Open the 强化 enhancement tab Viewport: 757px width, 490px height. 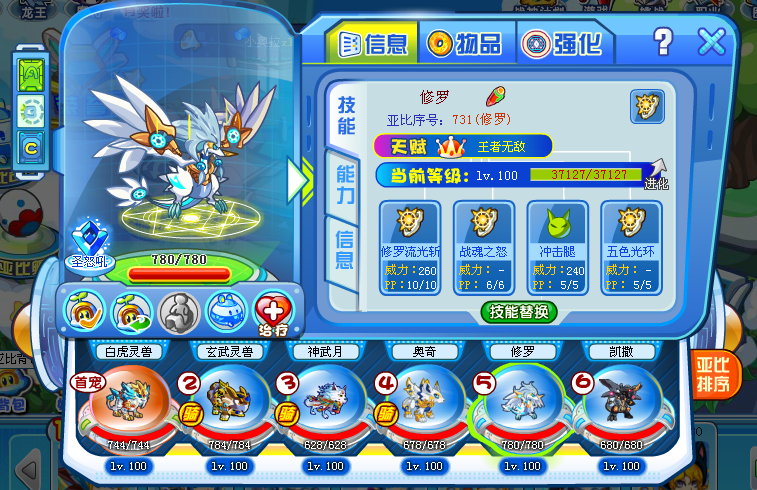pyautogui.click(x=562, y=43)
